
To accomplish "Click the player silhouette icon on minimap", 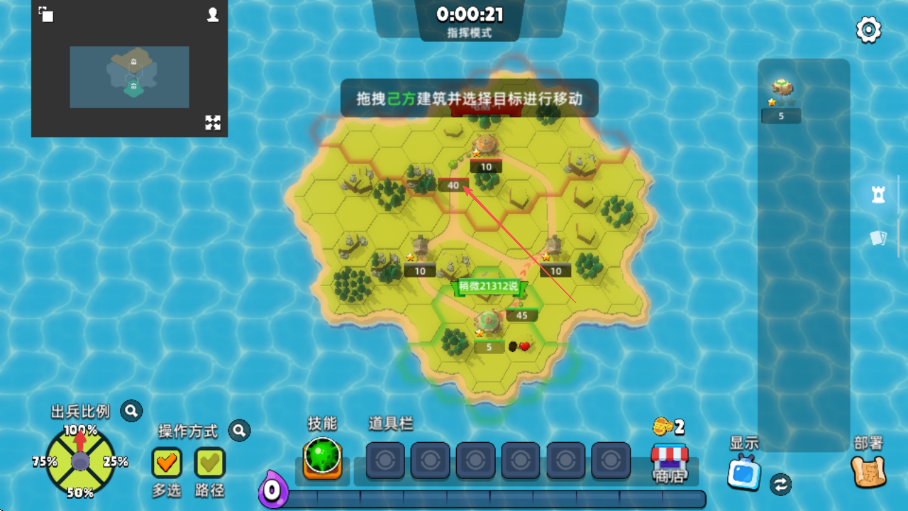I will pos(213,15).
